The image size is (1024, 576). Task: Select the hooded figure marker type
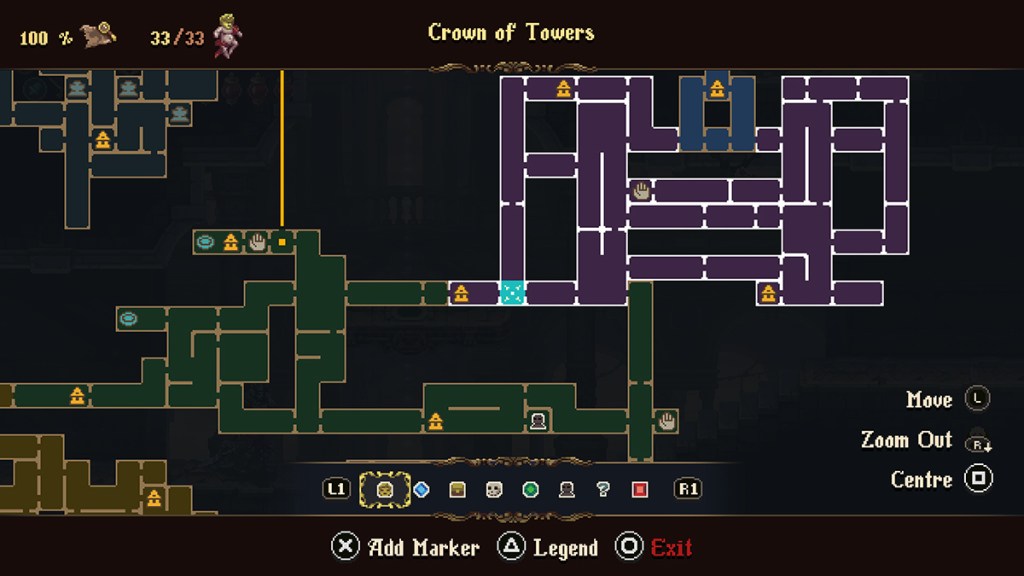click(566, 489)
